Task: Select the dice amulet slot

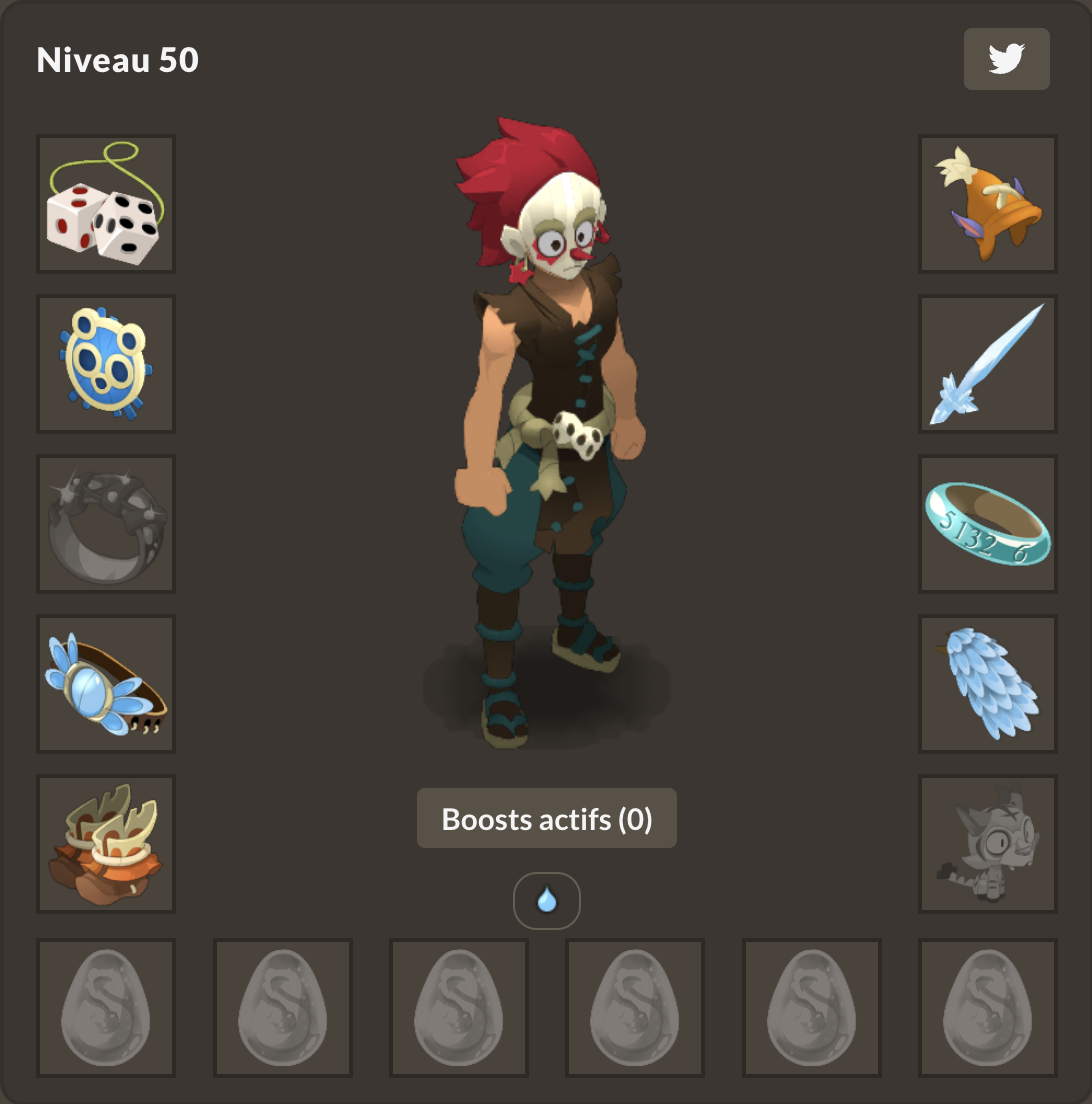Action: pyautogui.click(x=106, y=204)
